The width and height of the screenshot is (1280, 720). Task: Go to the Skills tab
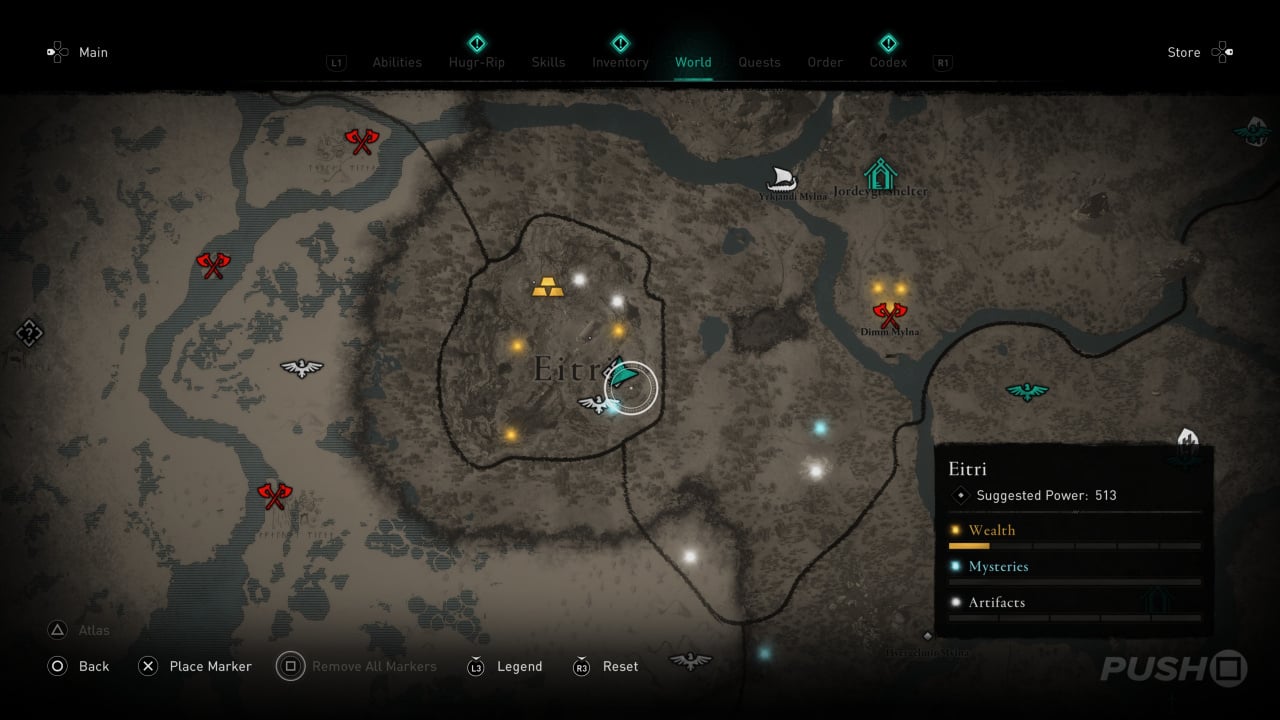point(548,62)
